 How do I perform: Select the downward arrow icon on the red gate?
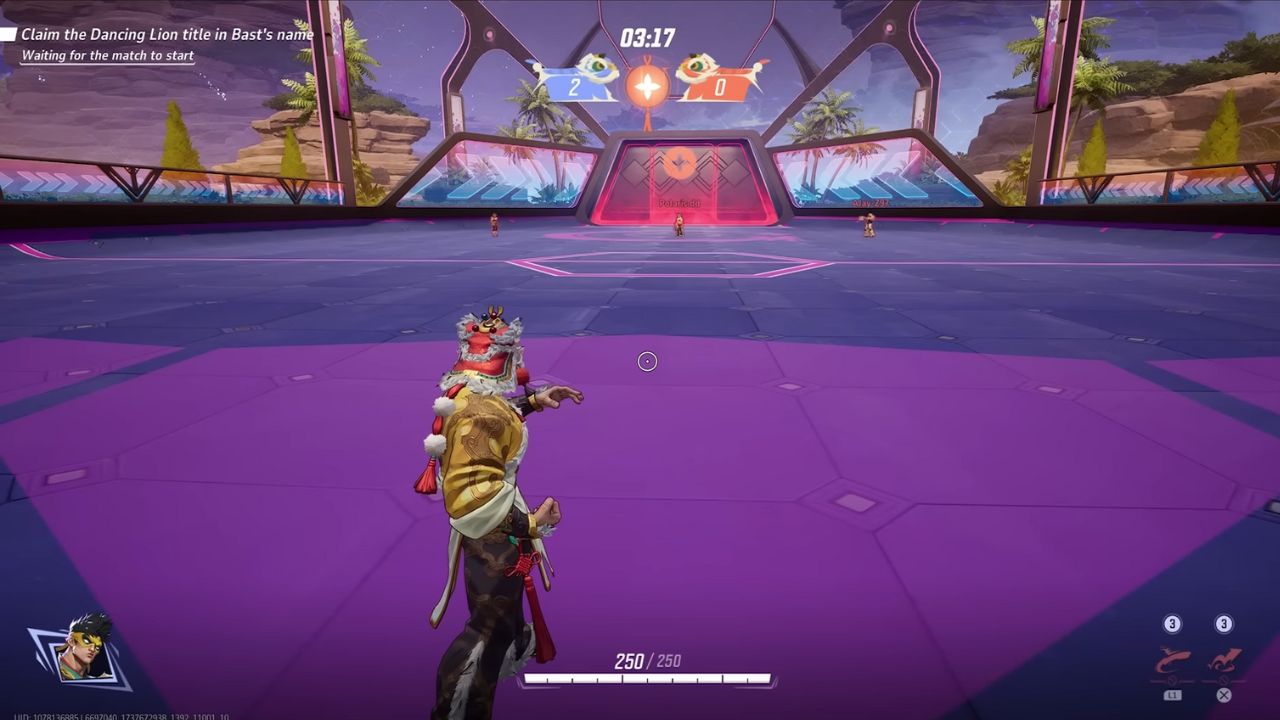coord(679,162)
